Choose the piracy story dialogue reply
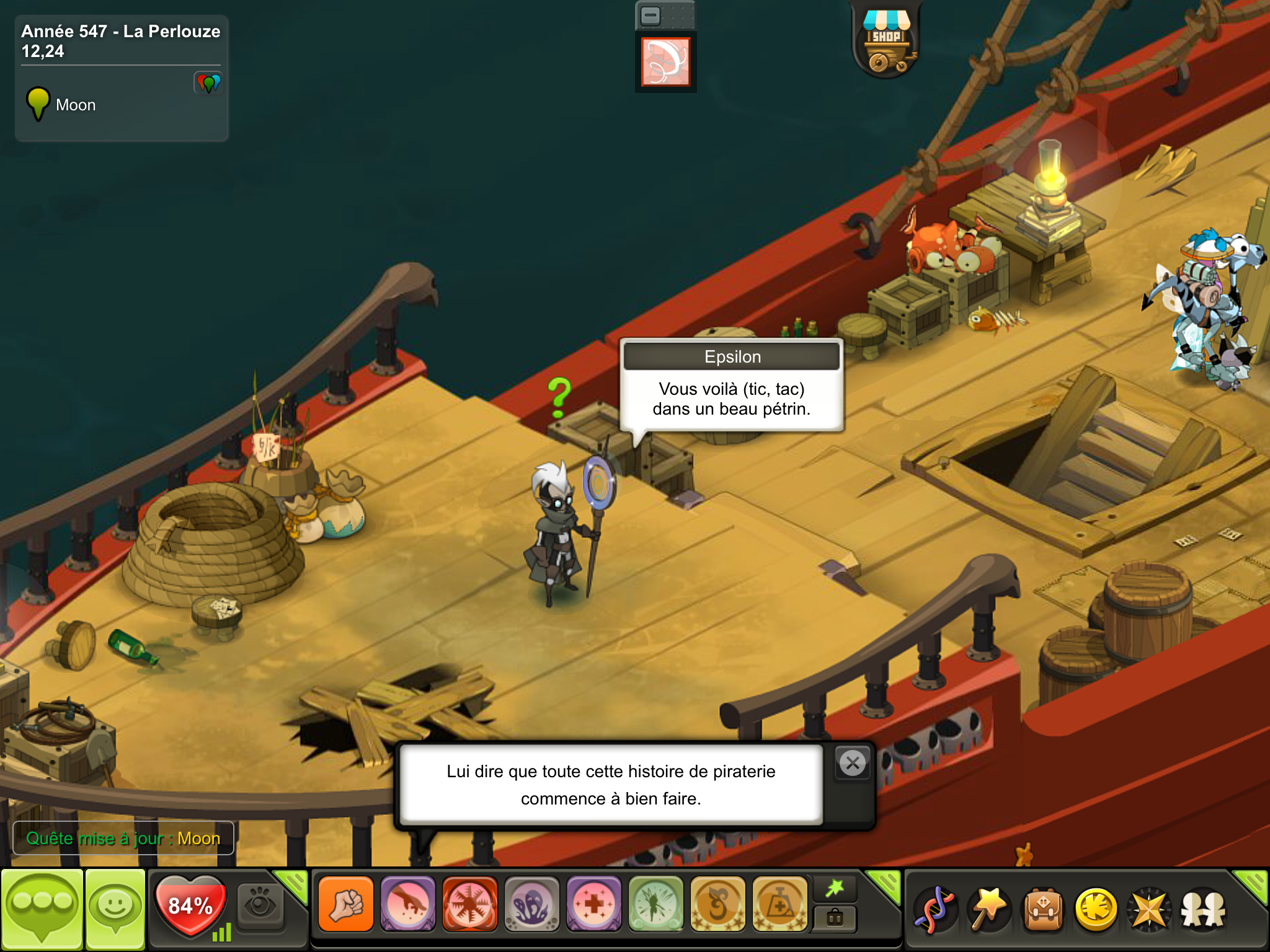This screenshot has width=1270, height=952. click(x=611, y=785)
